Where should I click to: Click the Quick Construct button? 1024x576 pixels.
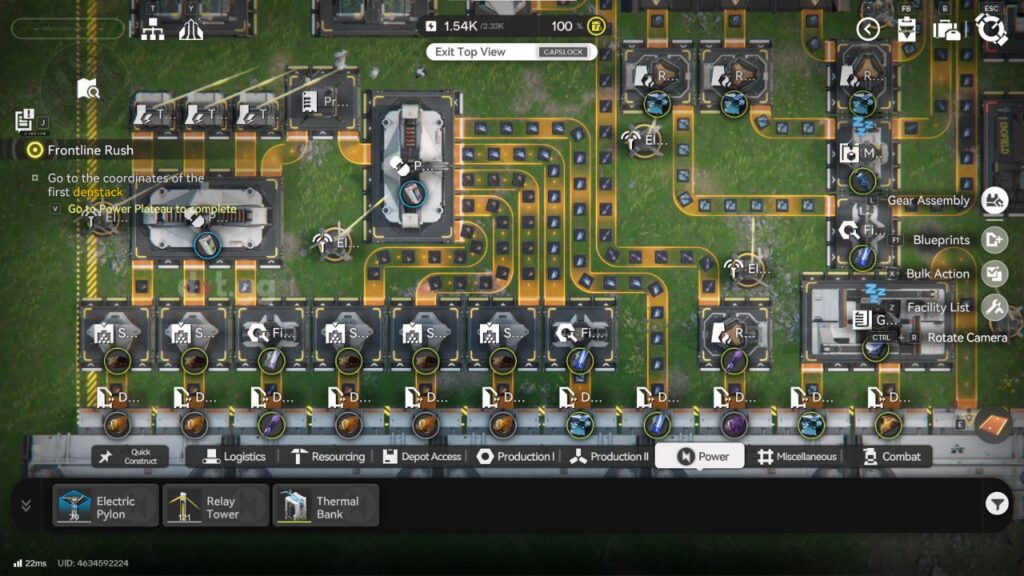pyautogui.click(x=131, y=456)
